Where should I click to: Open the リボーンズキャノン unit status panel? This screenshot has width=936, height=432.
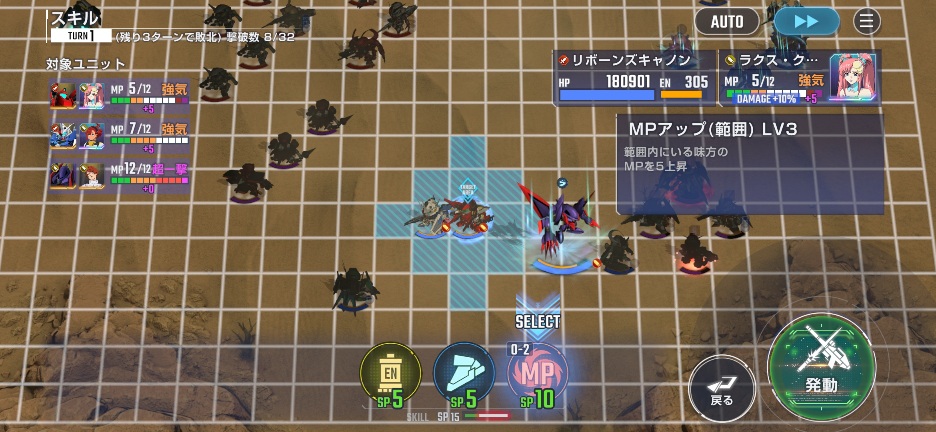click(635, 77)
